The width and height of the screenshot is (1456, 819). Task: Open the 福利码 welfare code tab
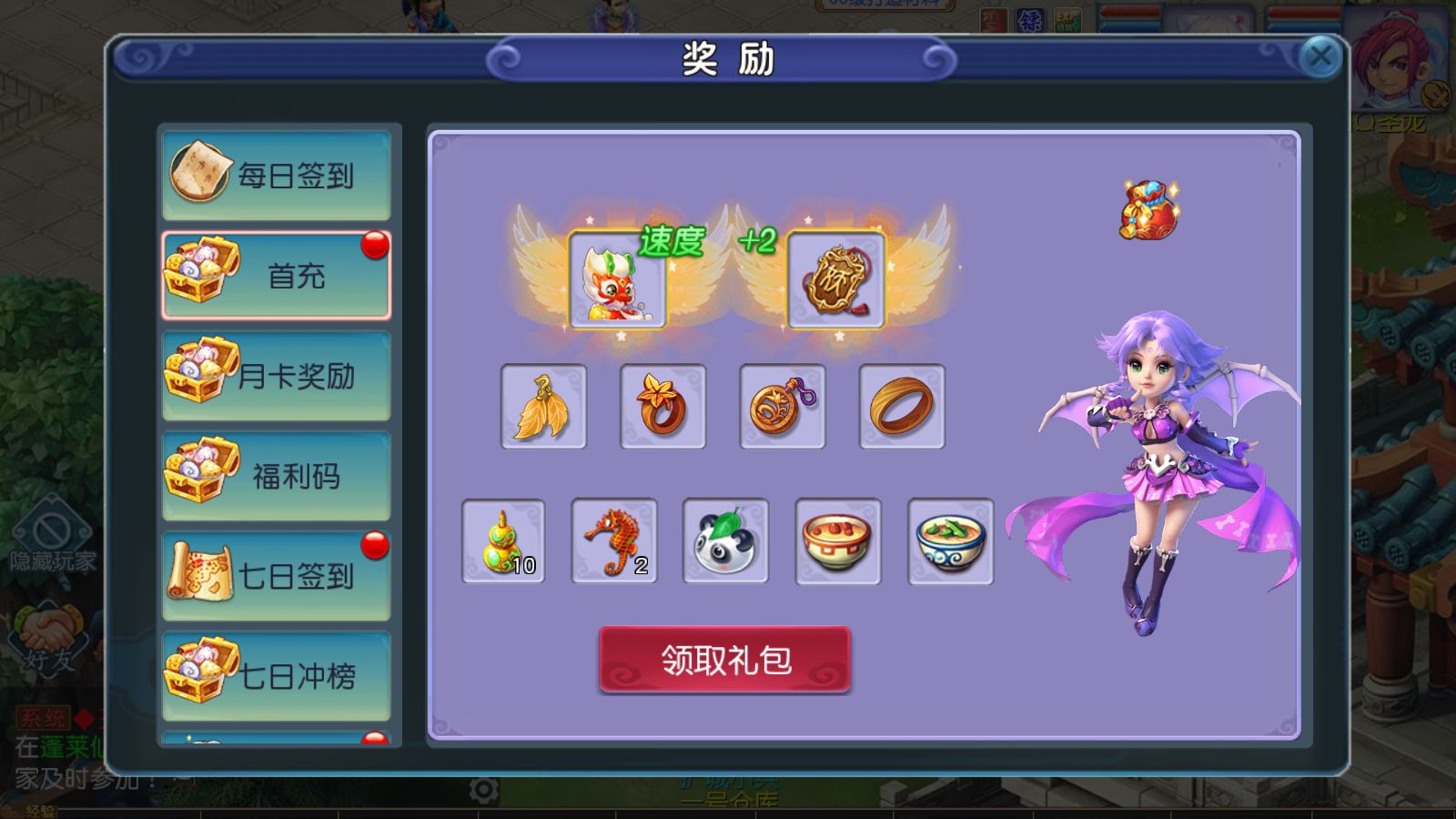coord(277,475)
